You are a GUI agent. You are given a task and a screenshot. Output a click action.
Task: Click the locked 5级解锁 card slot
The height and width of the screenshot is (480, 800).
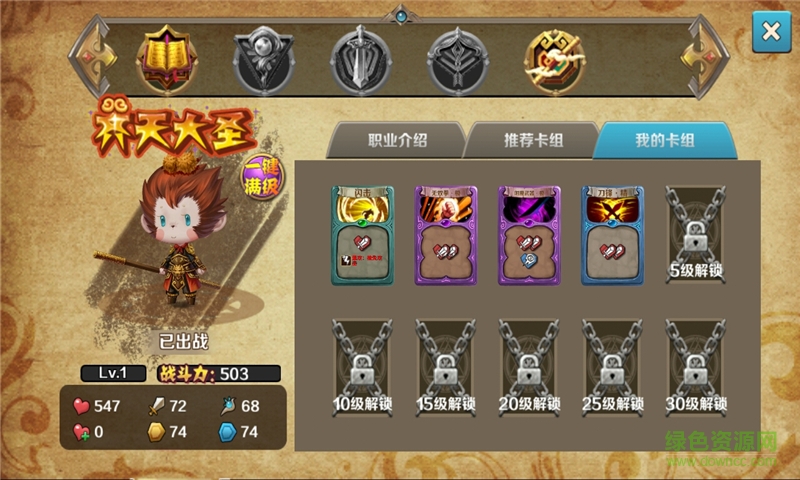tap(696, 236)
